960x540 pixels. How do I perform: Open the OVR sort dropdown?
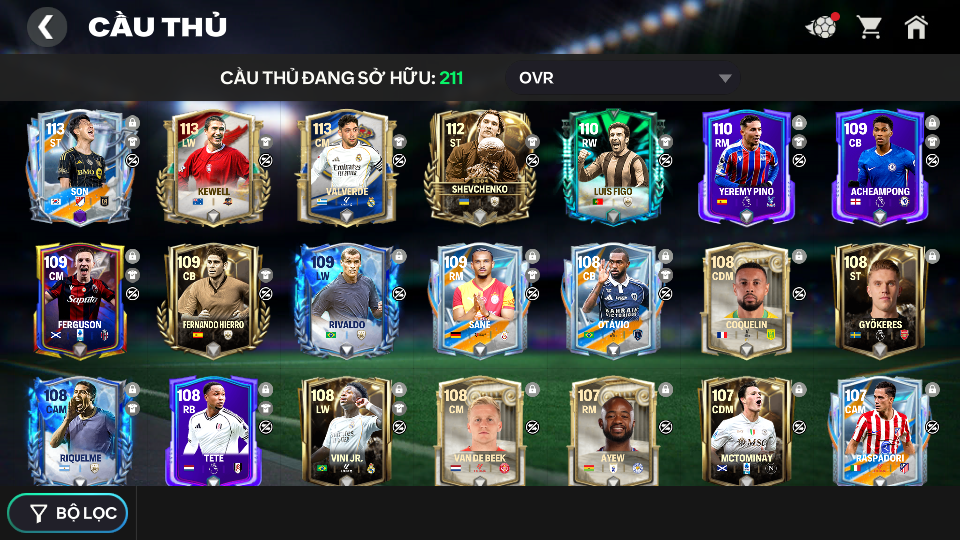[x=625, y=78]
